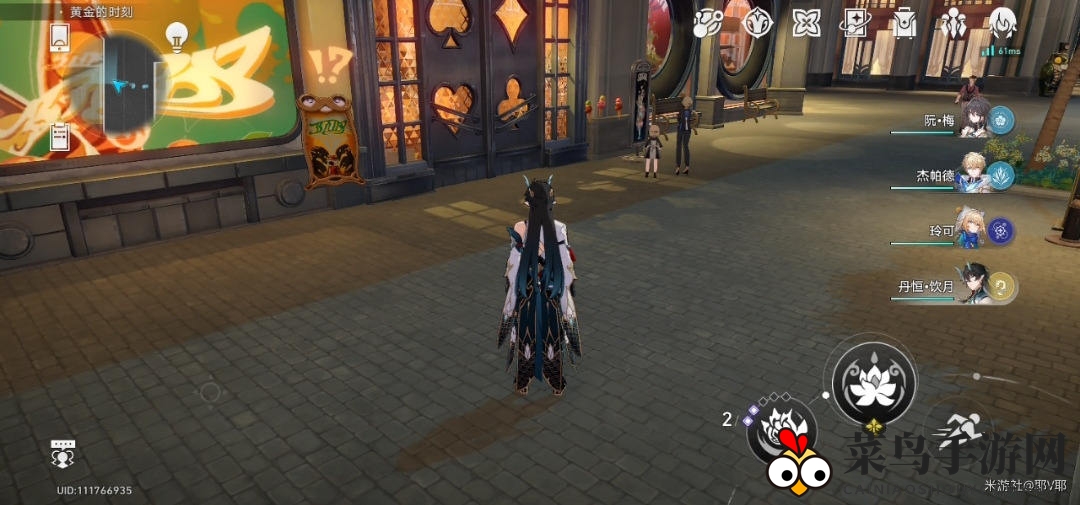1080x505 pixels.
Task: Open the four-petal flower icon
Action: point(806,23)
